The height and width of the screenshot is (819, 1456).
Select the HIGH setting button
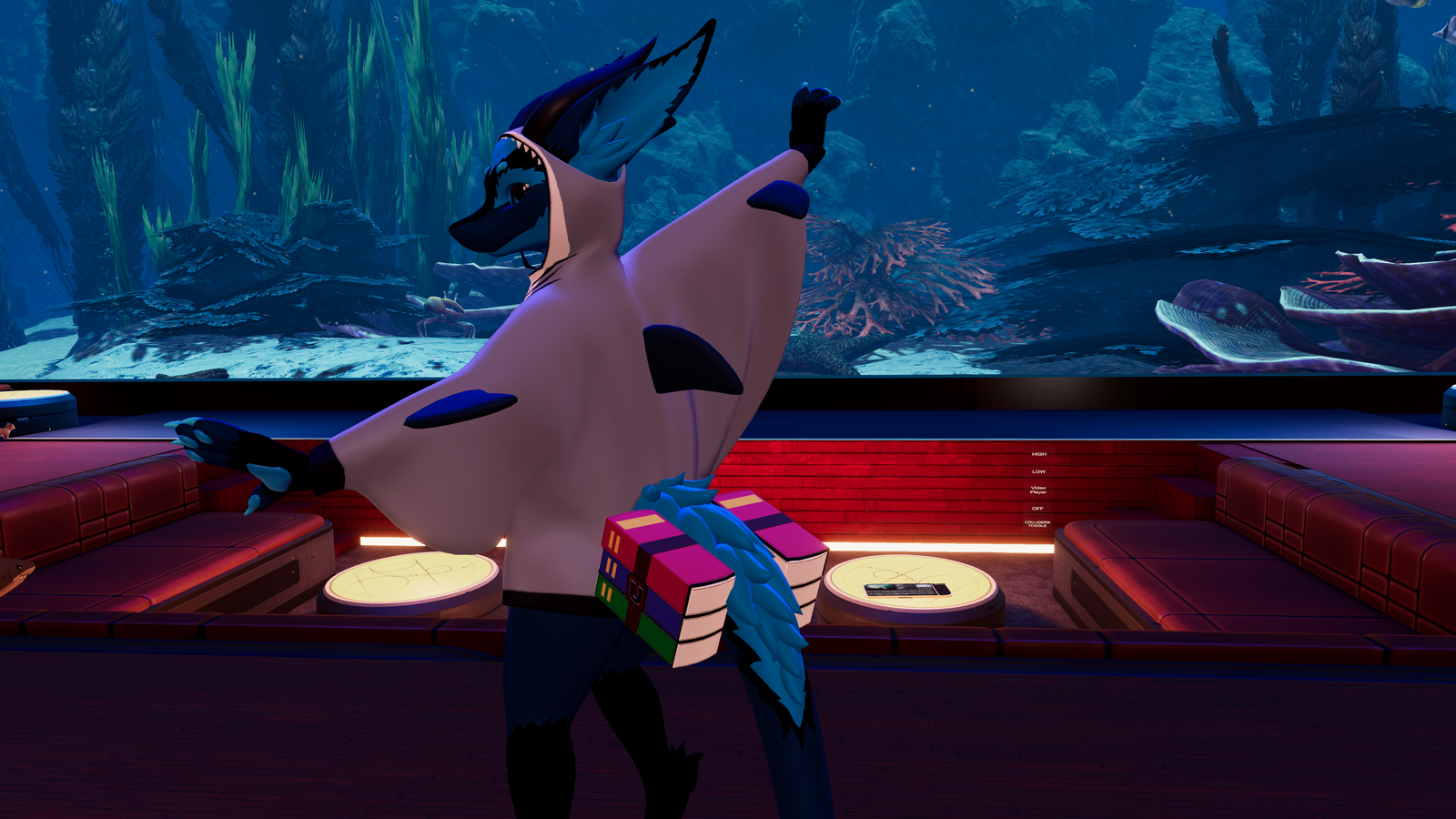pos(1038,454)
